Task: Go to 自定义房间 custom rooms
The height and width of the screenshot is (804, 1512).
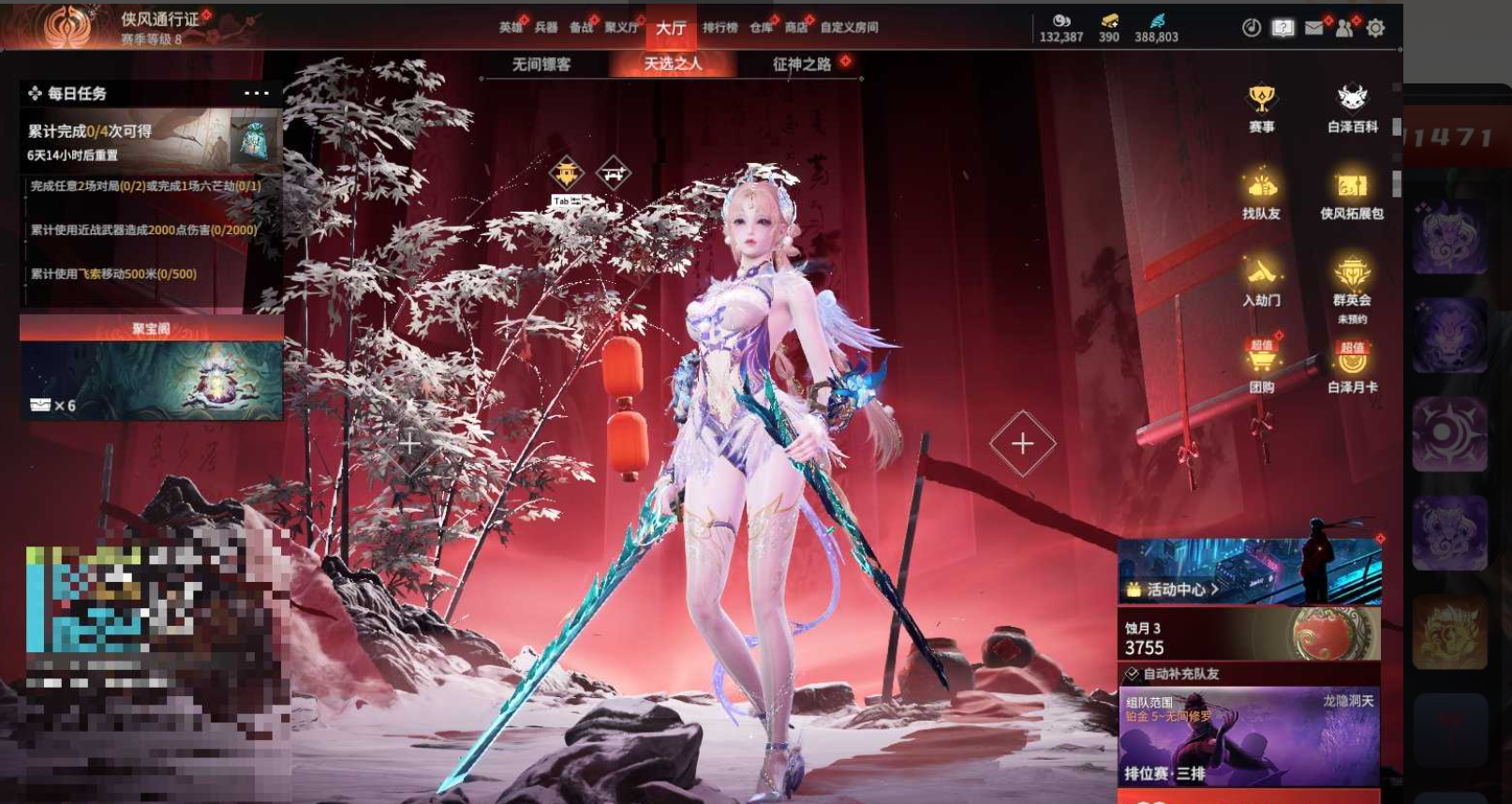Action: click(849, 27)
